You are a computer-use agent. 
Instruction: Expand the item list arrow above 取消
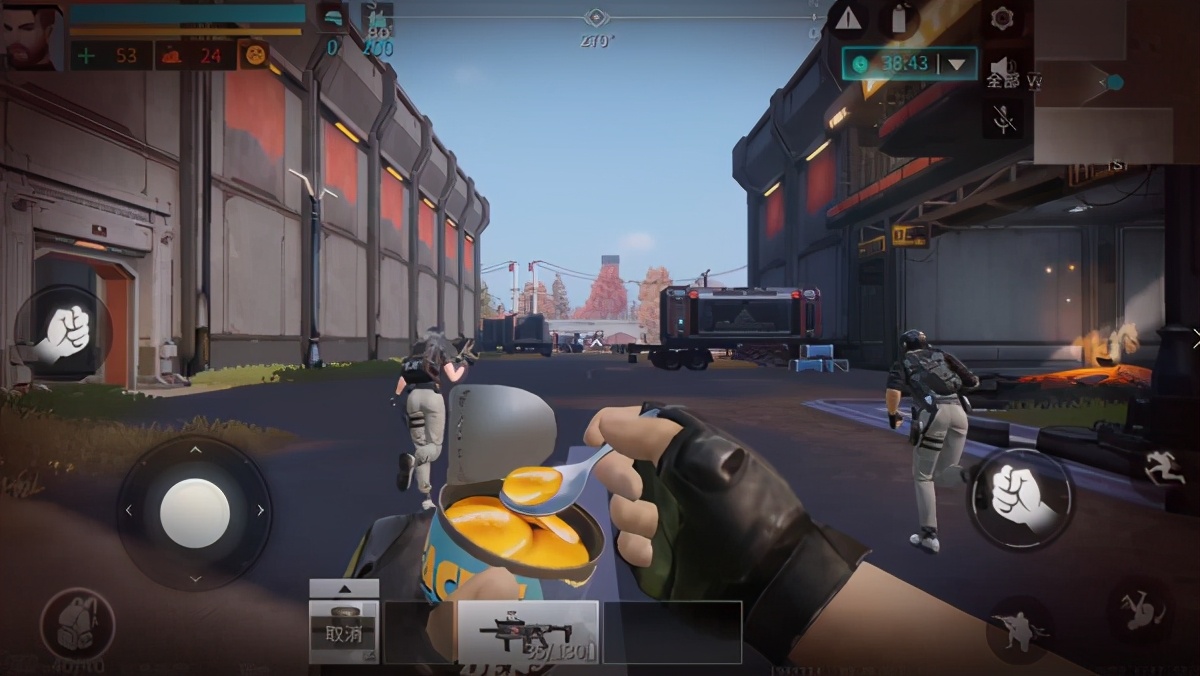coord(343,589)
